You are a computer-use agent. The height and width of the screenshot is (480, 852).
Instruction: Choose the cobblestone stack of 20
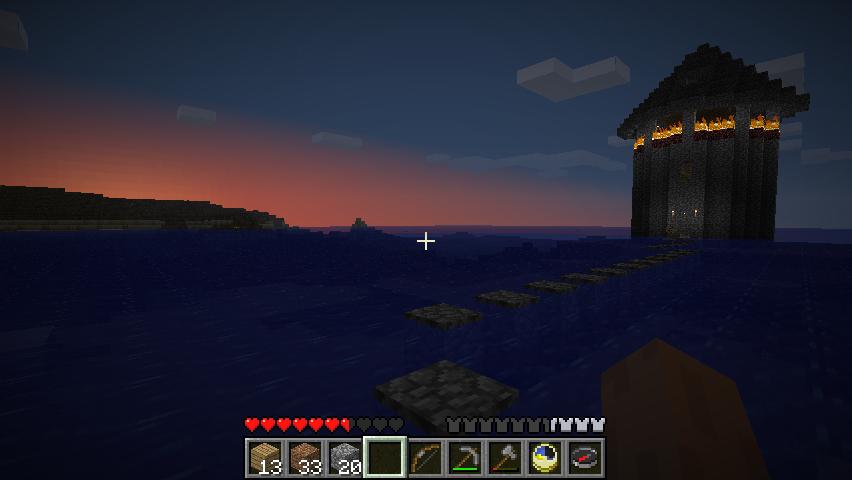point(345,458)
